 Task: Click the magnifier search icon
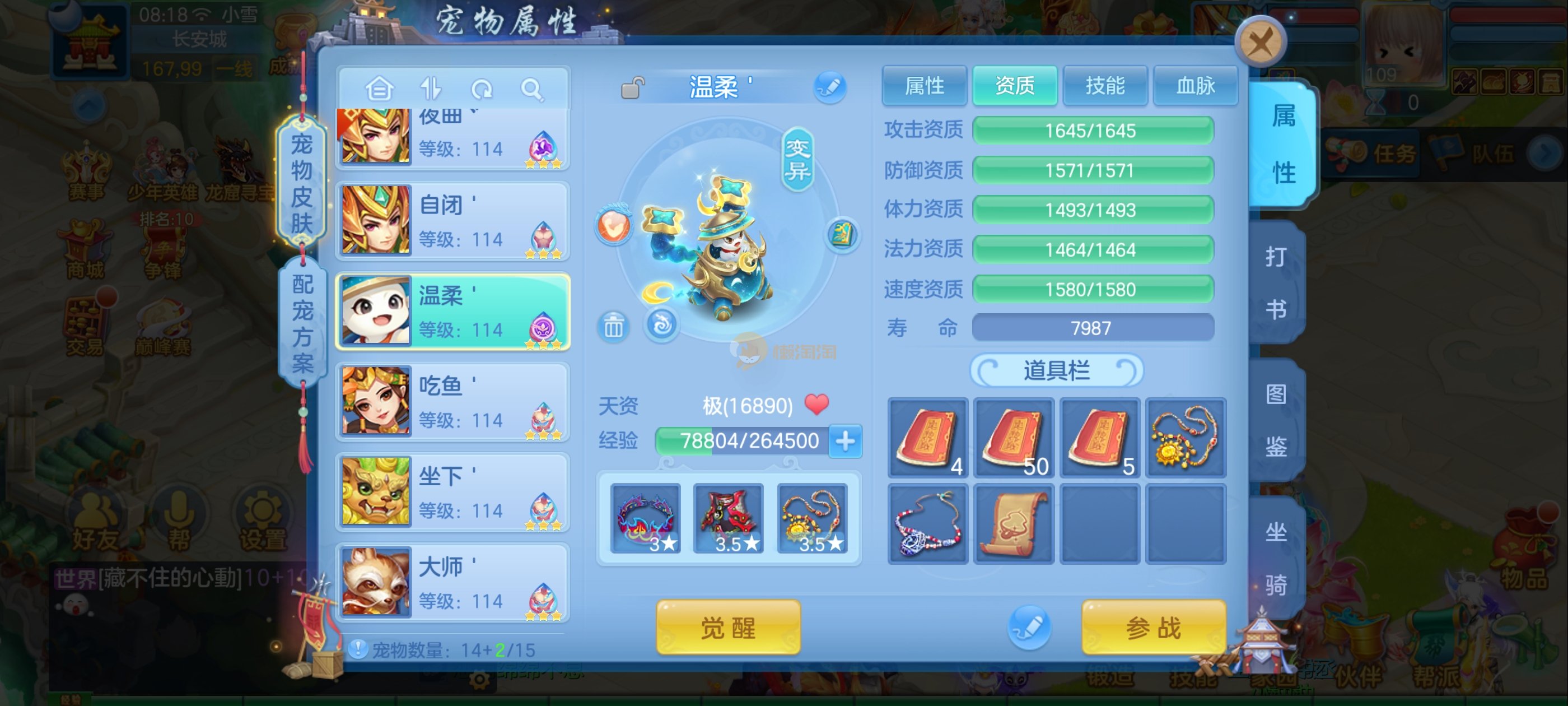click(531, 90)
